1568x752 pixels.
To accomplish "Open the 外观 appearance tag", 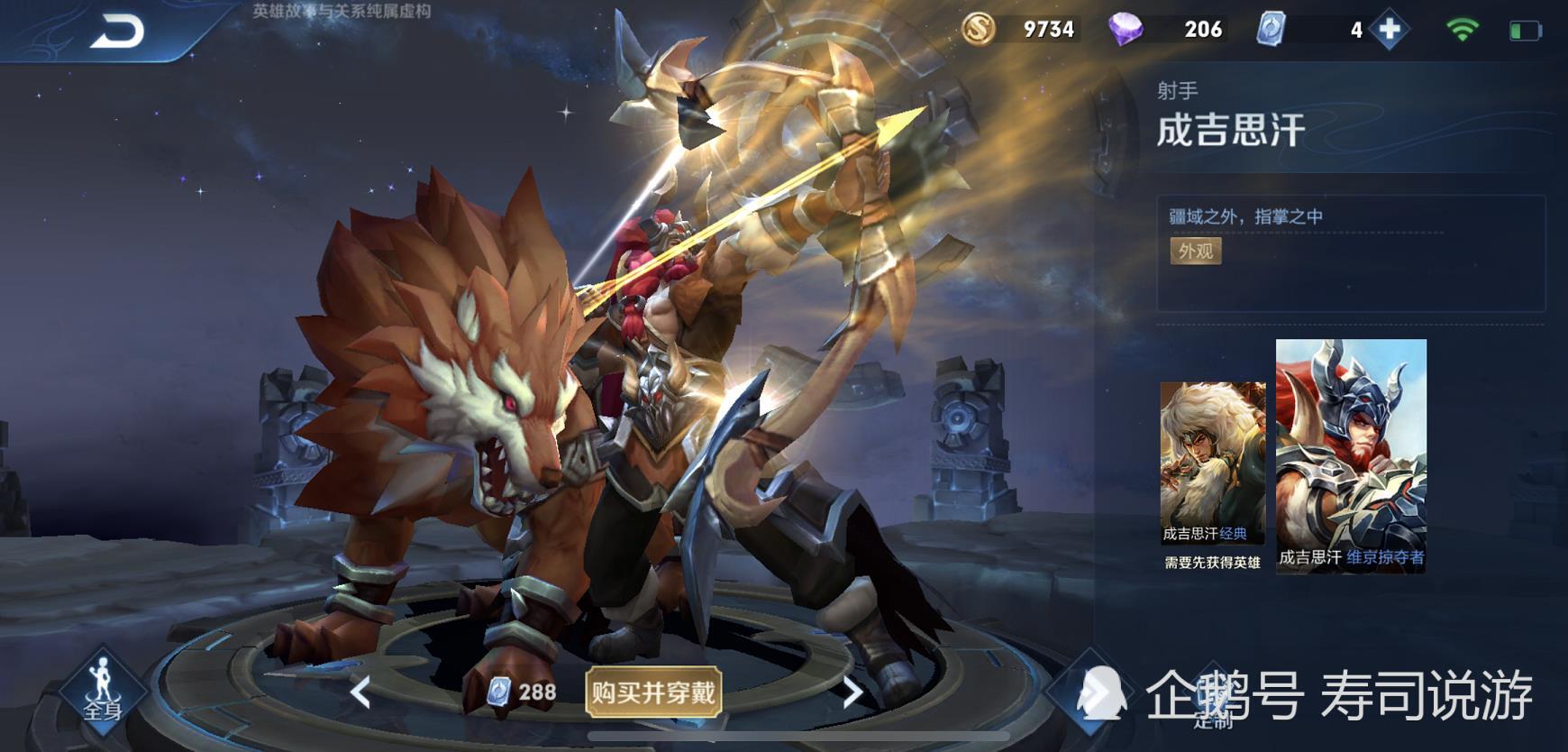I will point(1195,251).
